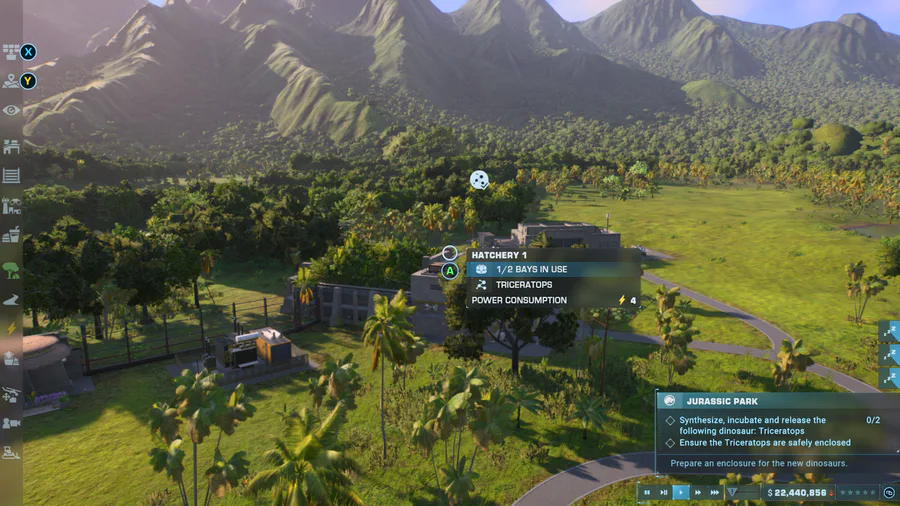Select the topmost sleeping dinosaur notification tab

coord(890,331)
